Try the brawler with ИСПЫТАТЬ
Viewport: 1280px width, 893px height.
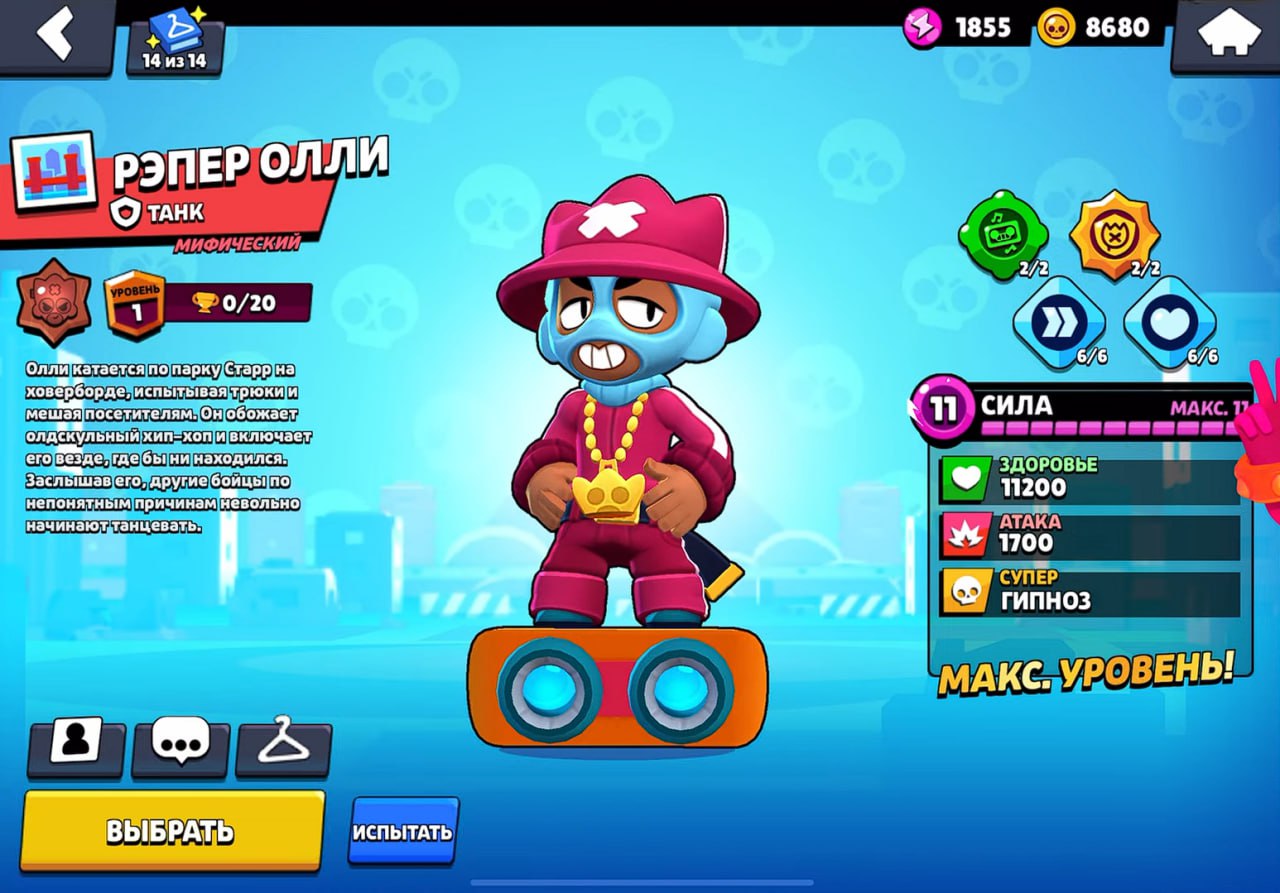tap(403, 831)
